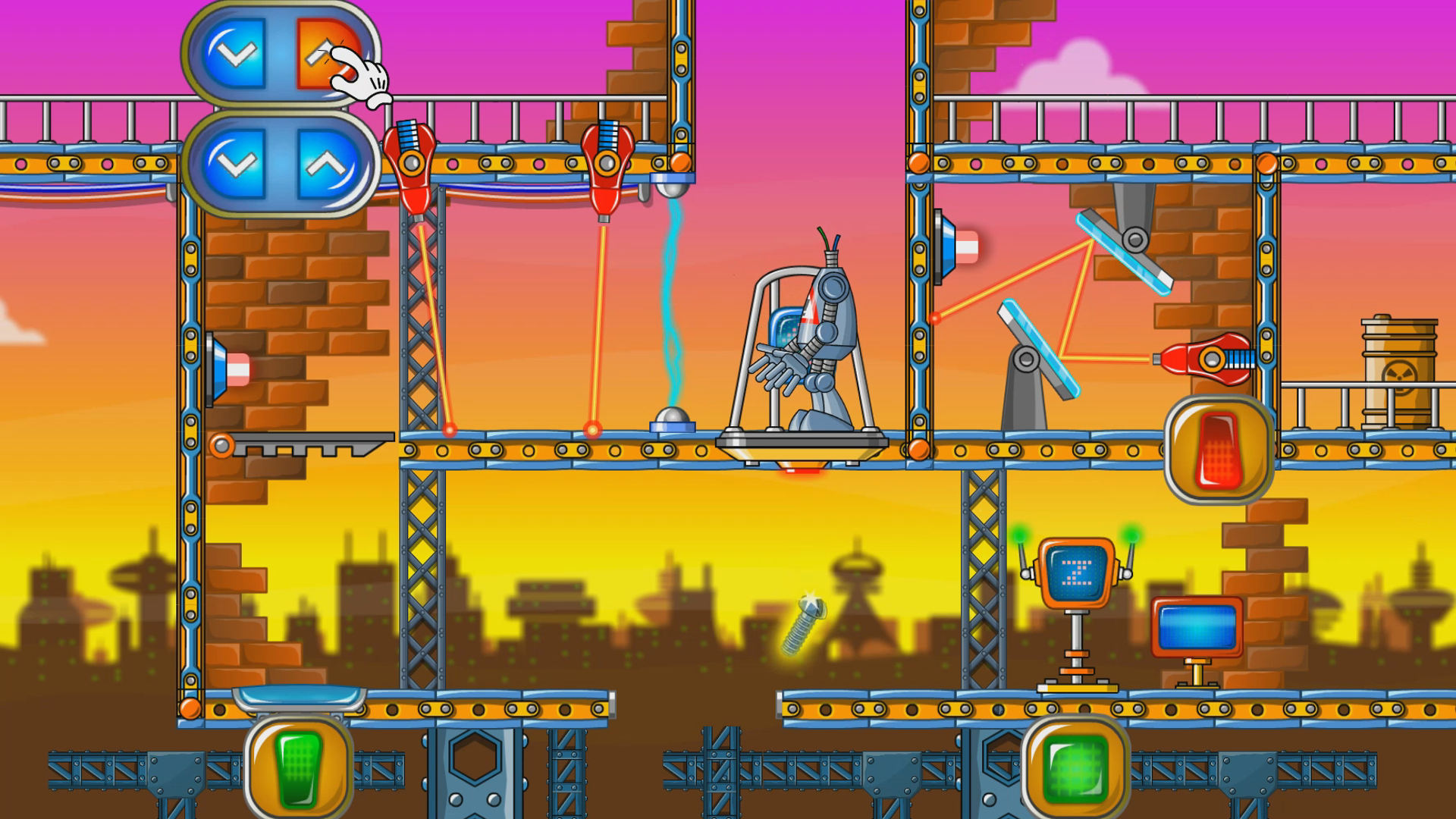
Task: Click the right hanging red laser emitter
Action: [607, 163]
